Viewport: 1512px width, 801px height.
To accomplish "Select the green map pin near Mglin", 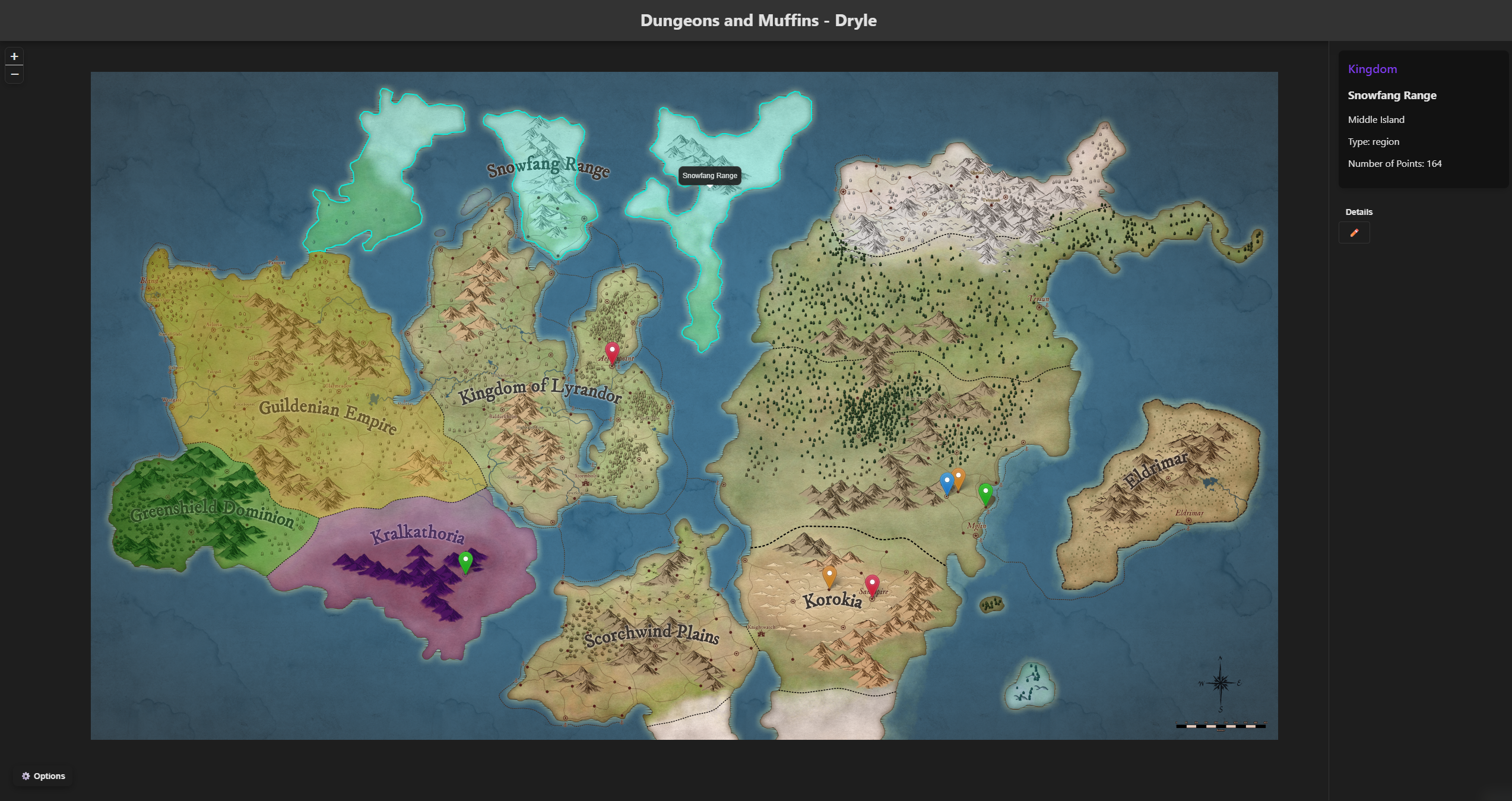I will [985, 492].
